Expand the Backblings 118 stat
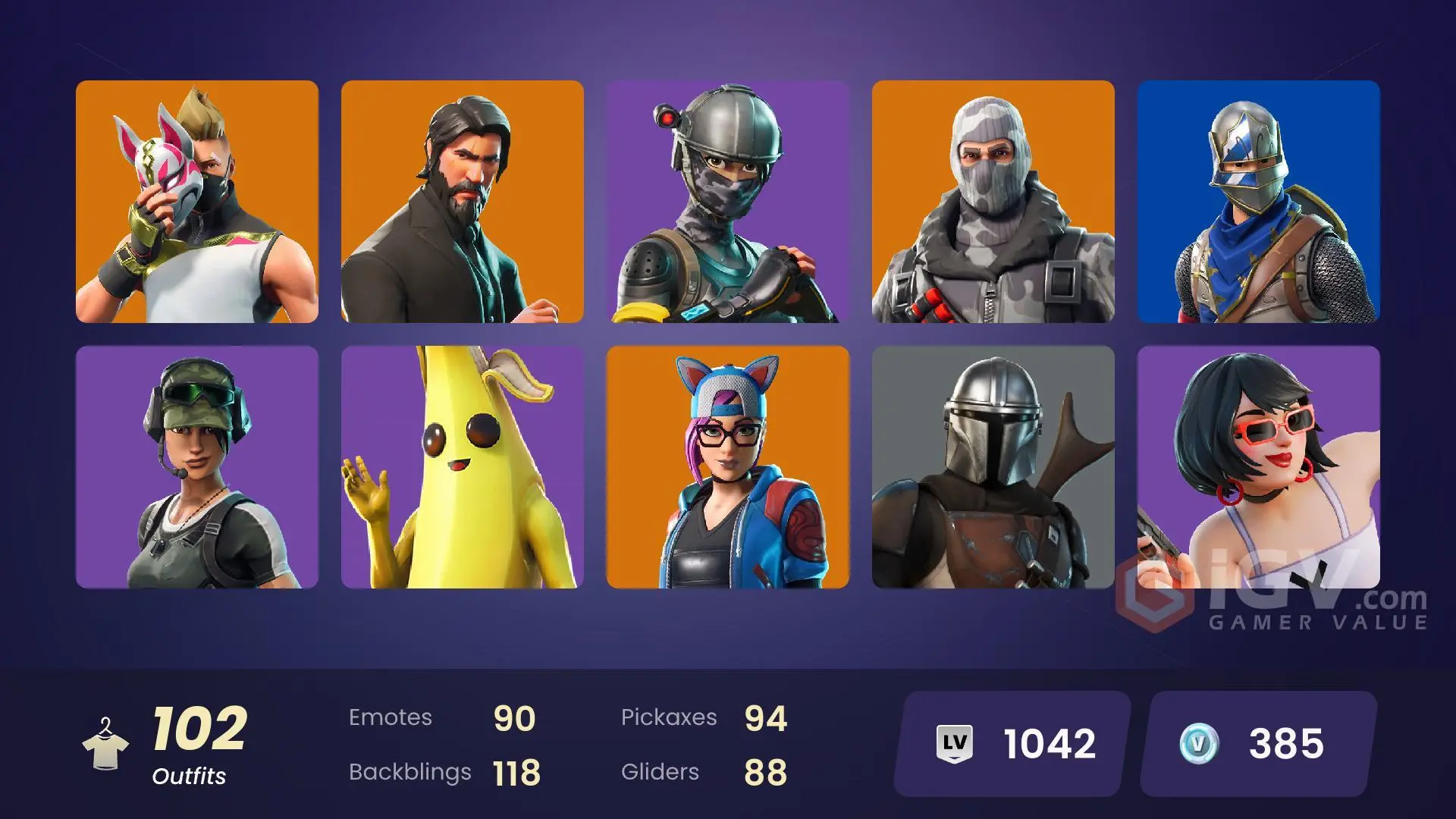Image resolution: width=1456 pixels, height=819 pixels. point(444,772)
